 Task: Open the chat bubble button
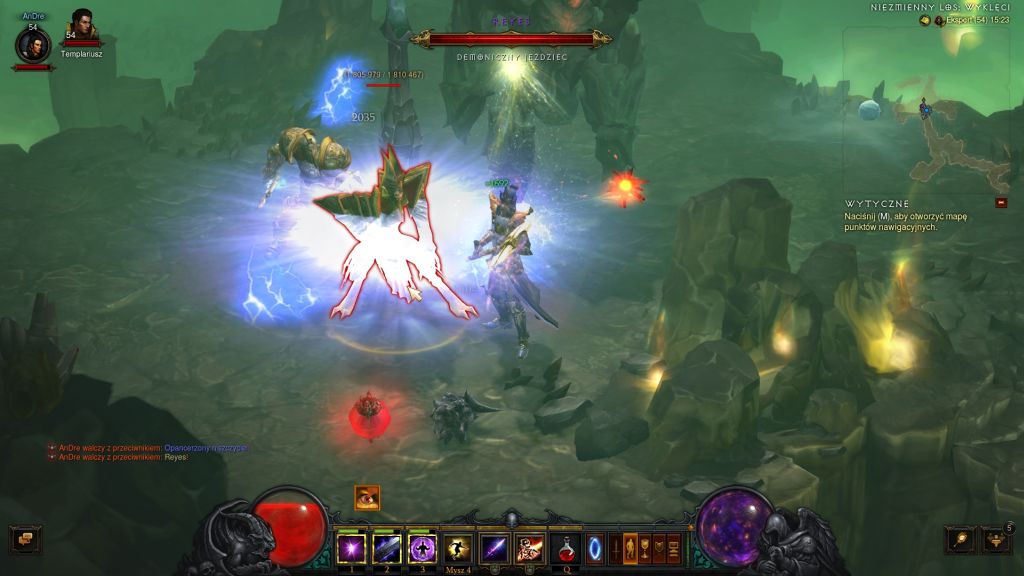[24, 539]
